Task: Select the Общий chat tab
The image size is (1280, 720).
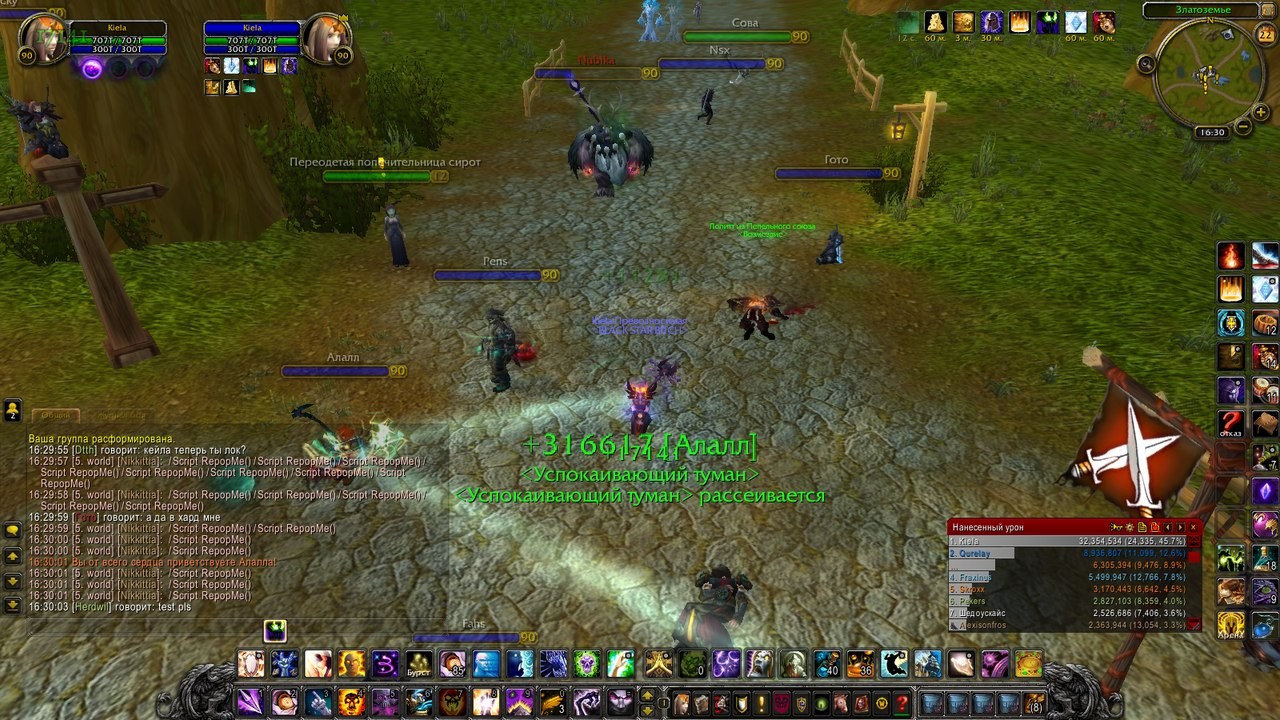Action: pyautogui.click(x=55, y=415)
